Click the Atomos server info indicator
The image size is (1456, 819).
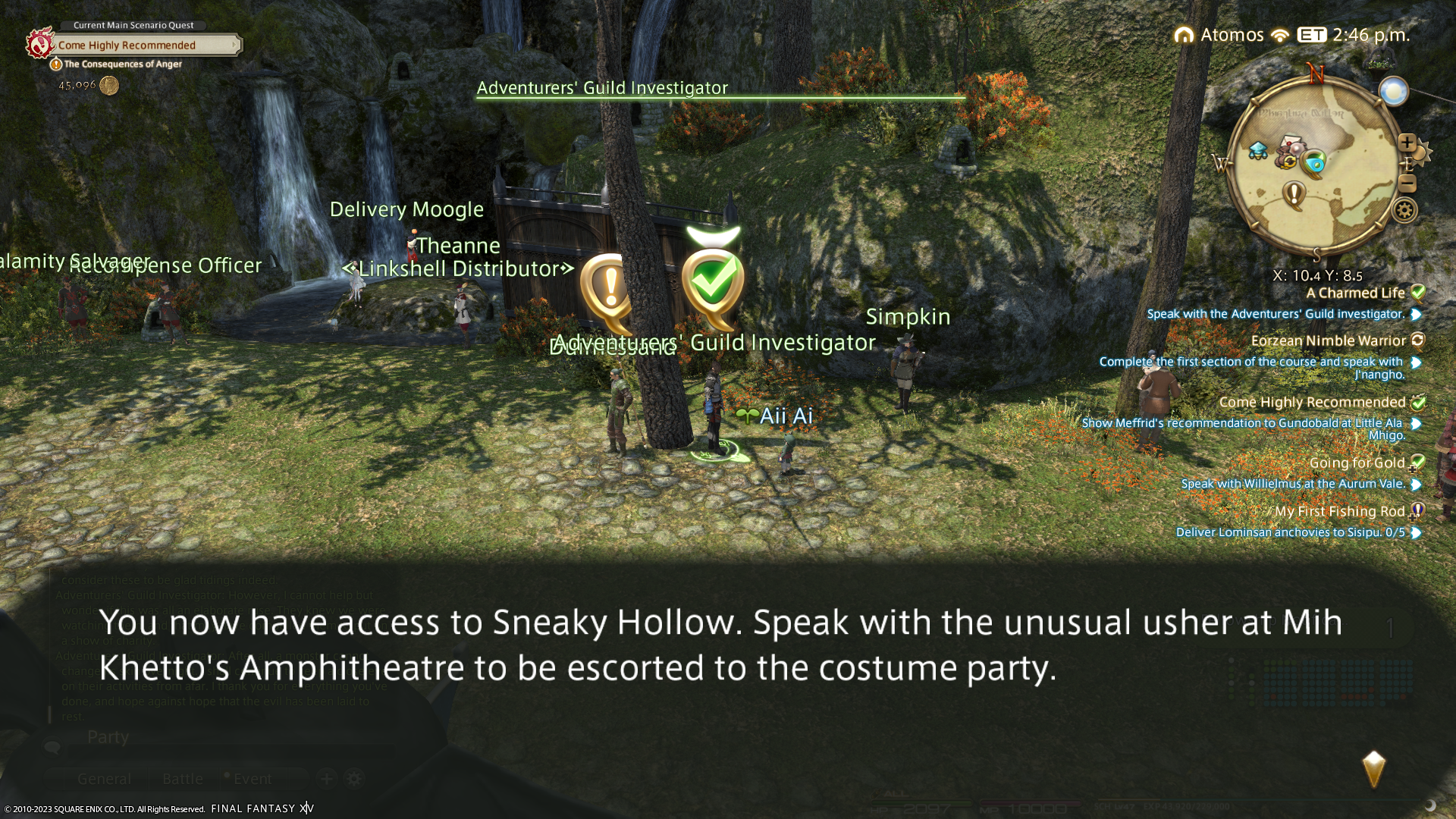pos(1221,35)
